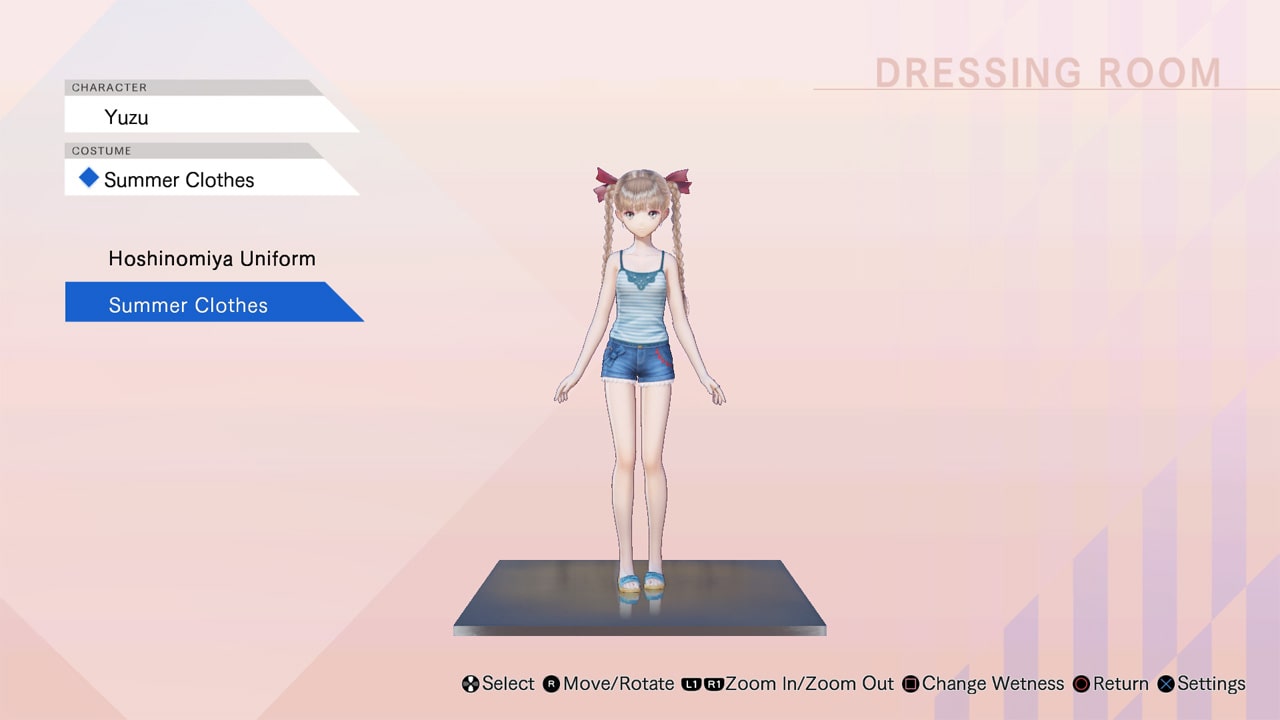Select the Hoshinomiya Uniform costume
This screenshot has height=720, width=1280.
(212, 258)
